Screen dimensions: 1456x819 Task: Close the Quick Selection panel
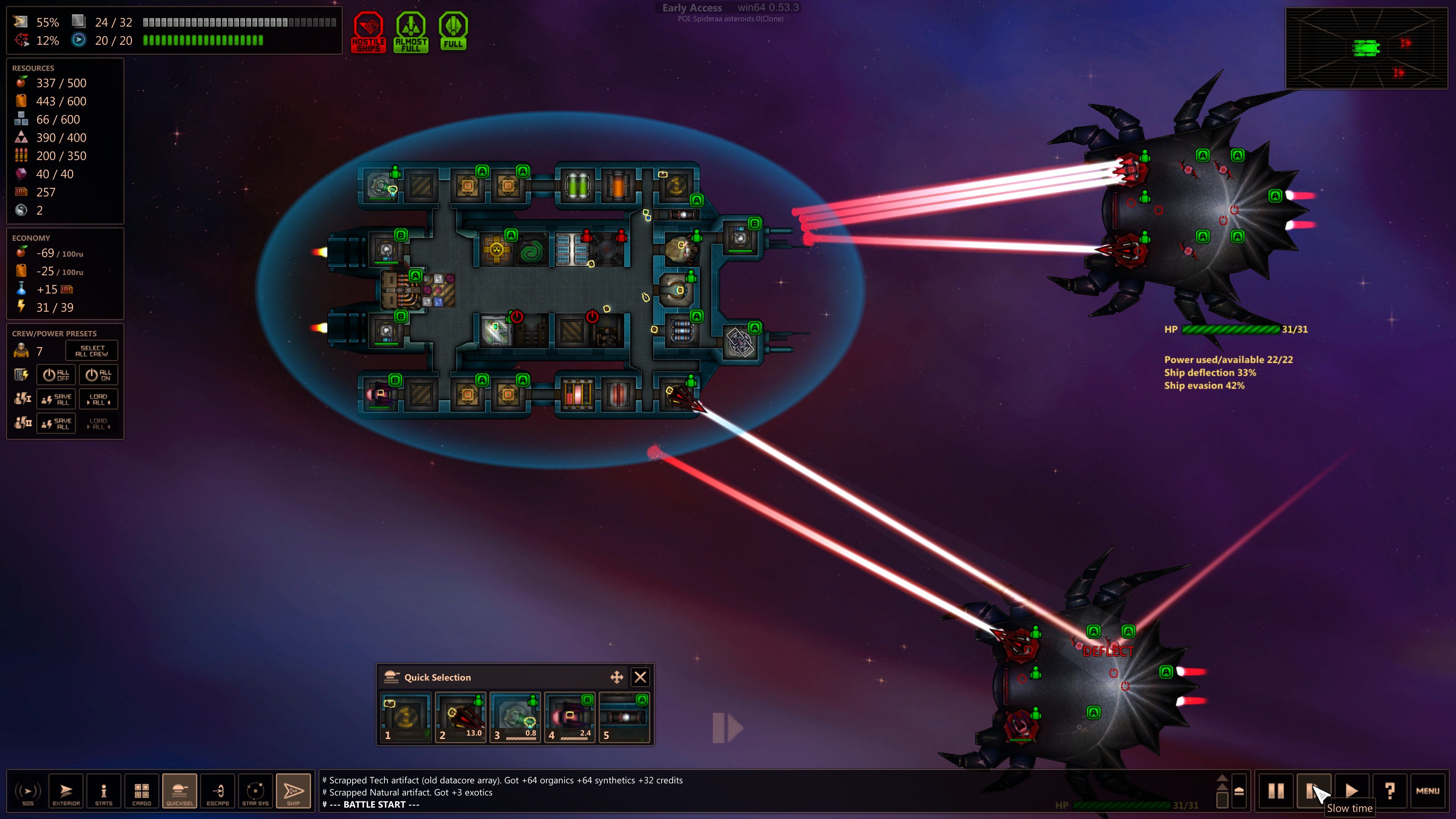click(640, 677)
